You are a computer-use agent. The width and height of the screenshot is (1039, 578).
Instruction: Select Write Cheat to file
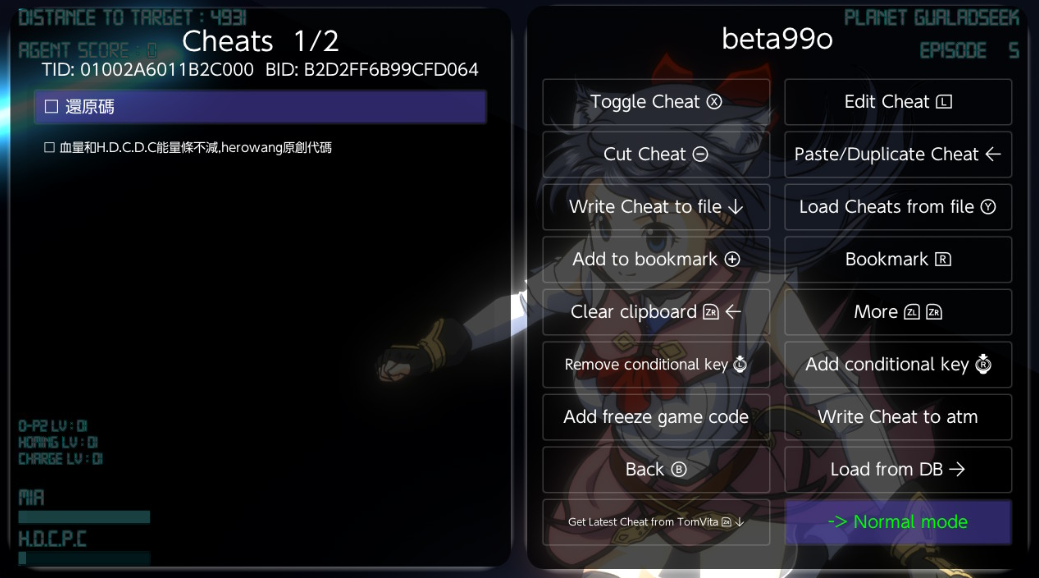pyautogui.click(x=656, y=207)
